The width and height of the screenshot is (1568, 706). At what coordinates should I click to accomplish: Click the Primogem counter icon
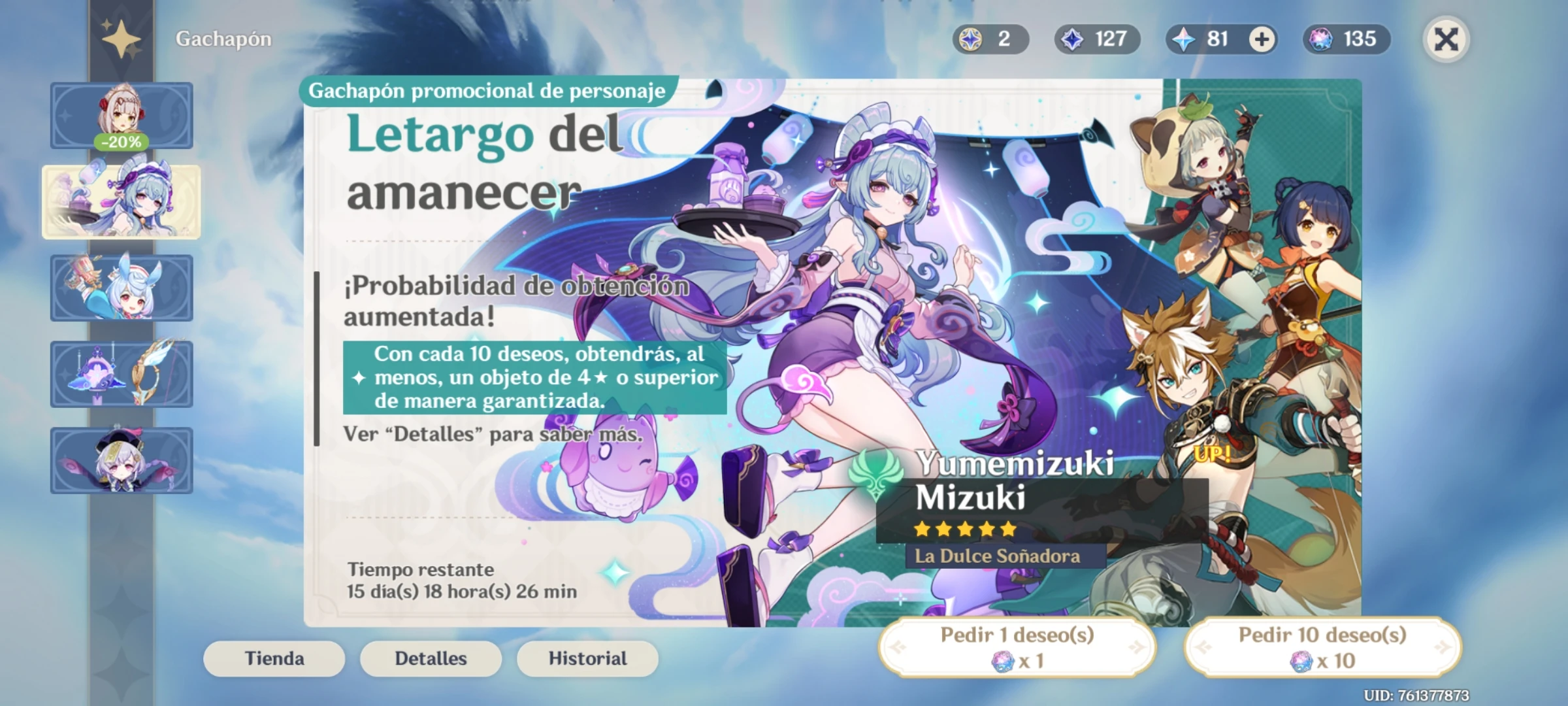tap(1185, 39)
